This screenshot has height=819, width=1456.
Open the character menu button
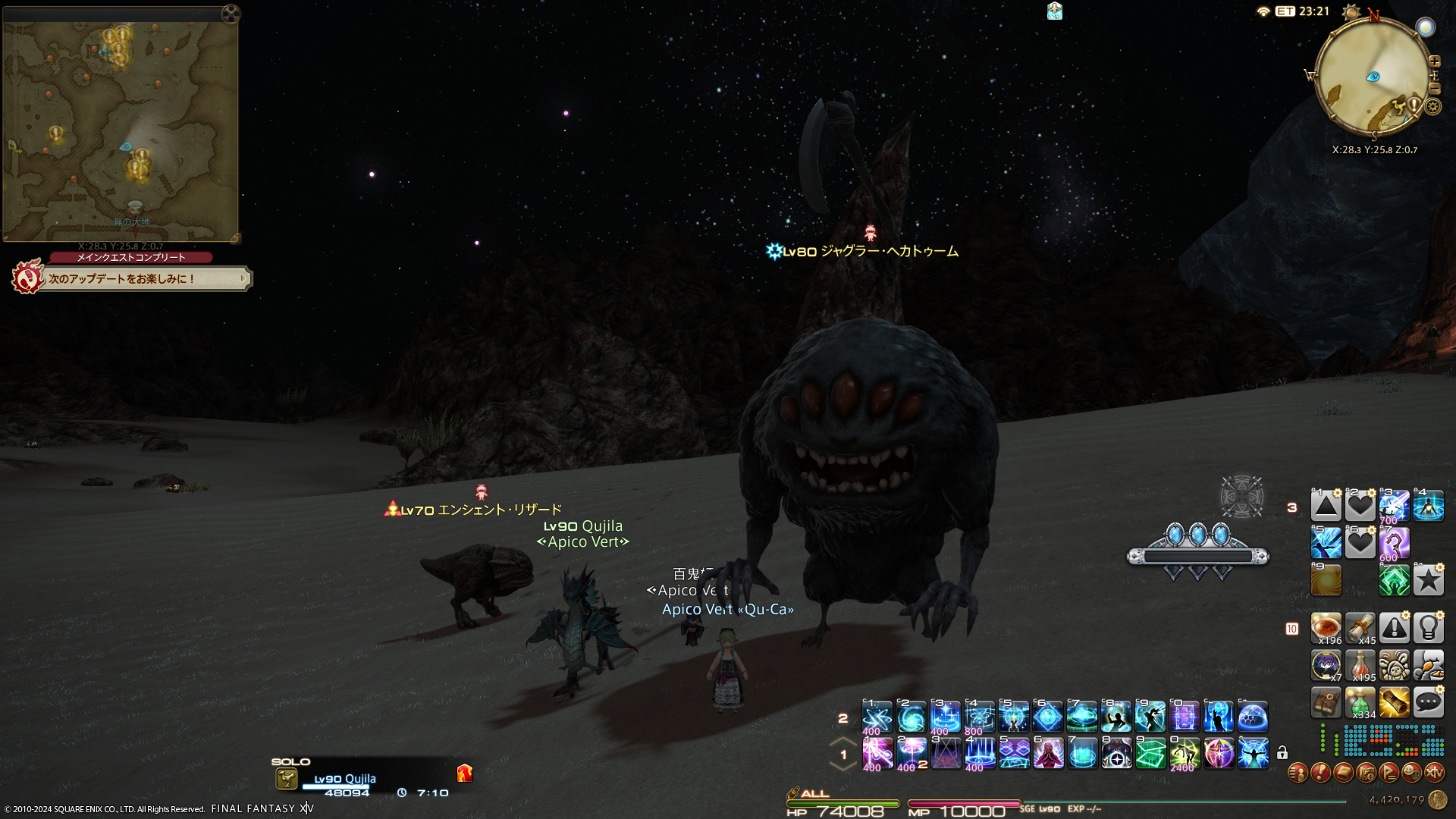[1298, 773]
